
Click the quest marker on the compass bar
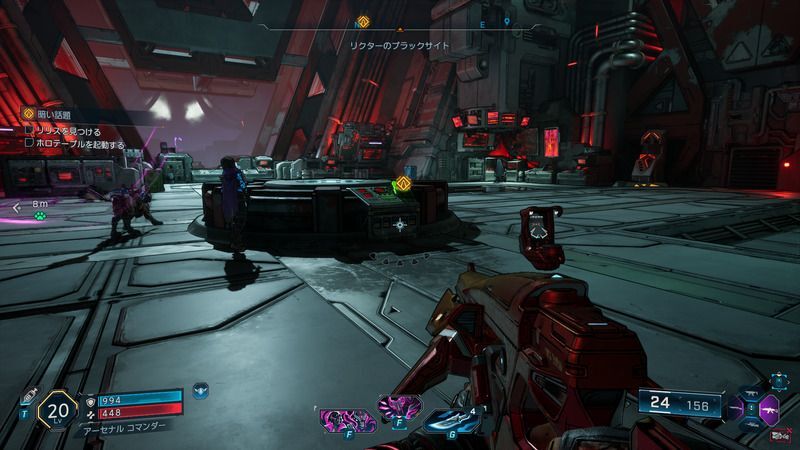(x=364, y=21)
